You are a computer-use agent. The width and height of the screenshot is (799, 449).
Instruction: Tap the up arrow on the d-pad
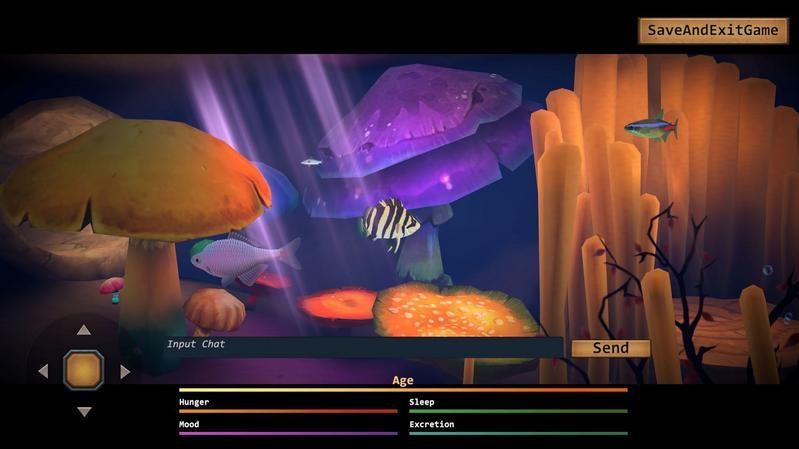tap(84, 330)
